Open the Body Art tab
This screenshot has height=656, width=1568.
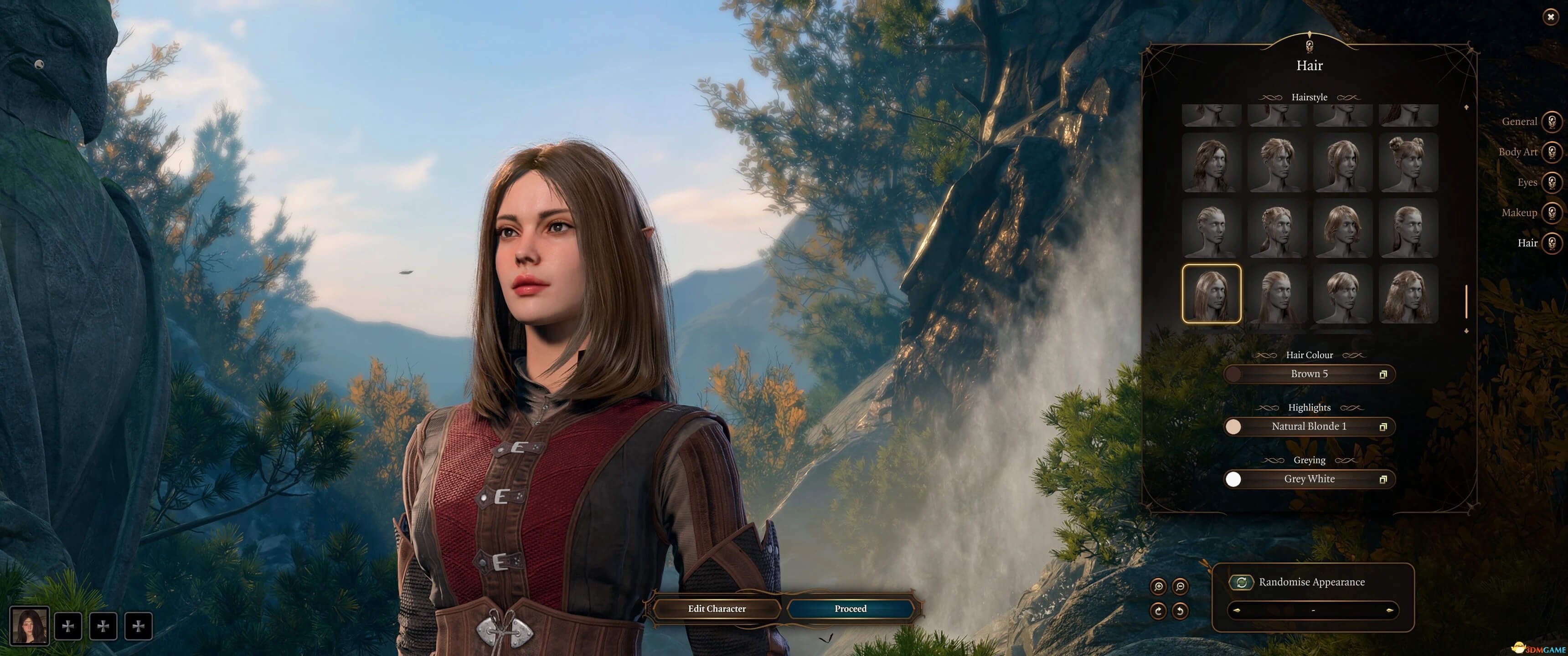point(1552,152)
